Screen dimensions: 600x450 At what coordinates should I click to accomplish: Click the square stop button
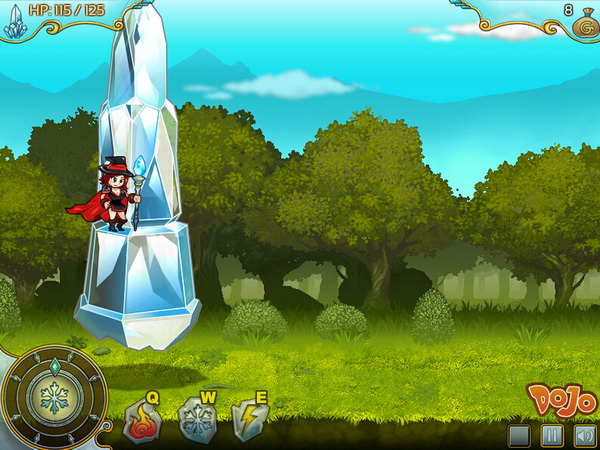(518, 436)
